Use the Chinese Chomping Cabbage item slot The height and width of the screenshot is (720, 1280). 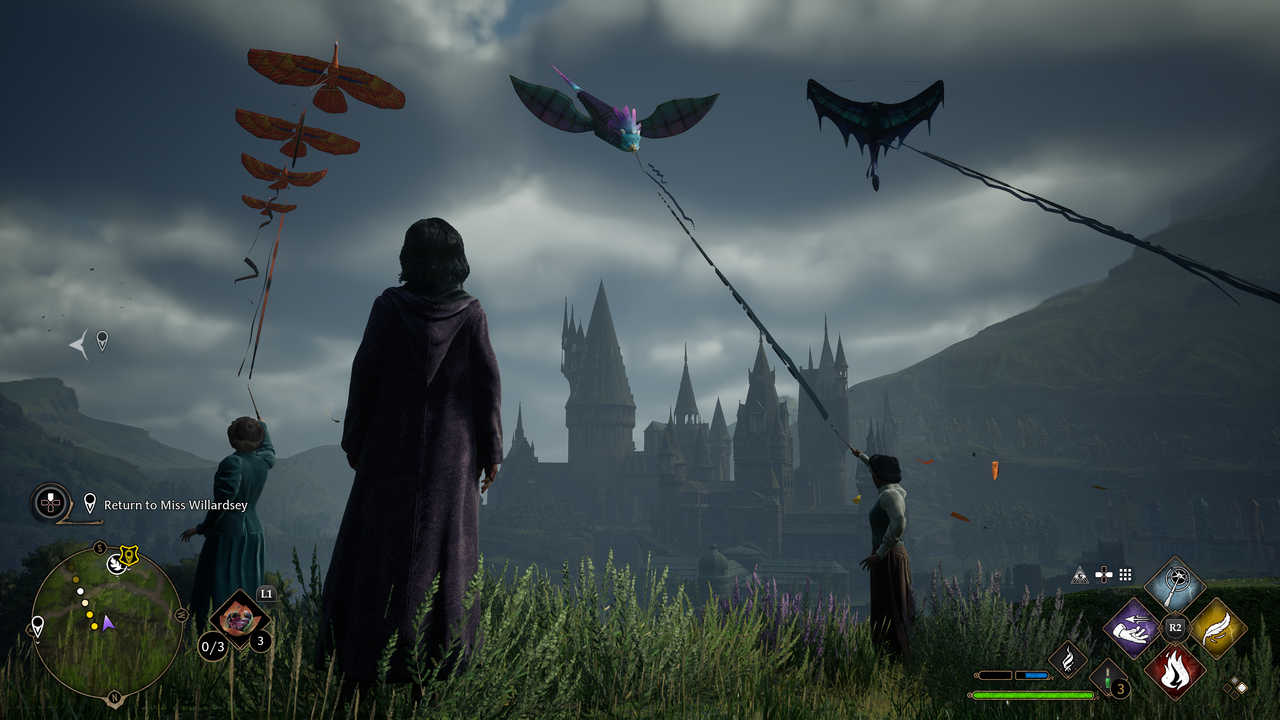[x=239, y=620]
